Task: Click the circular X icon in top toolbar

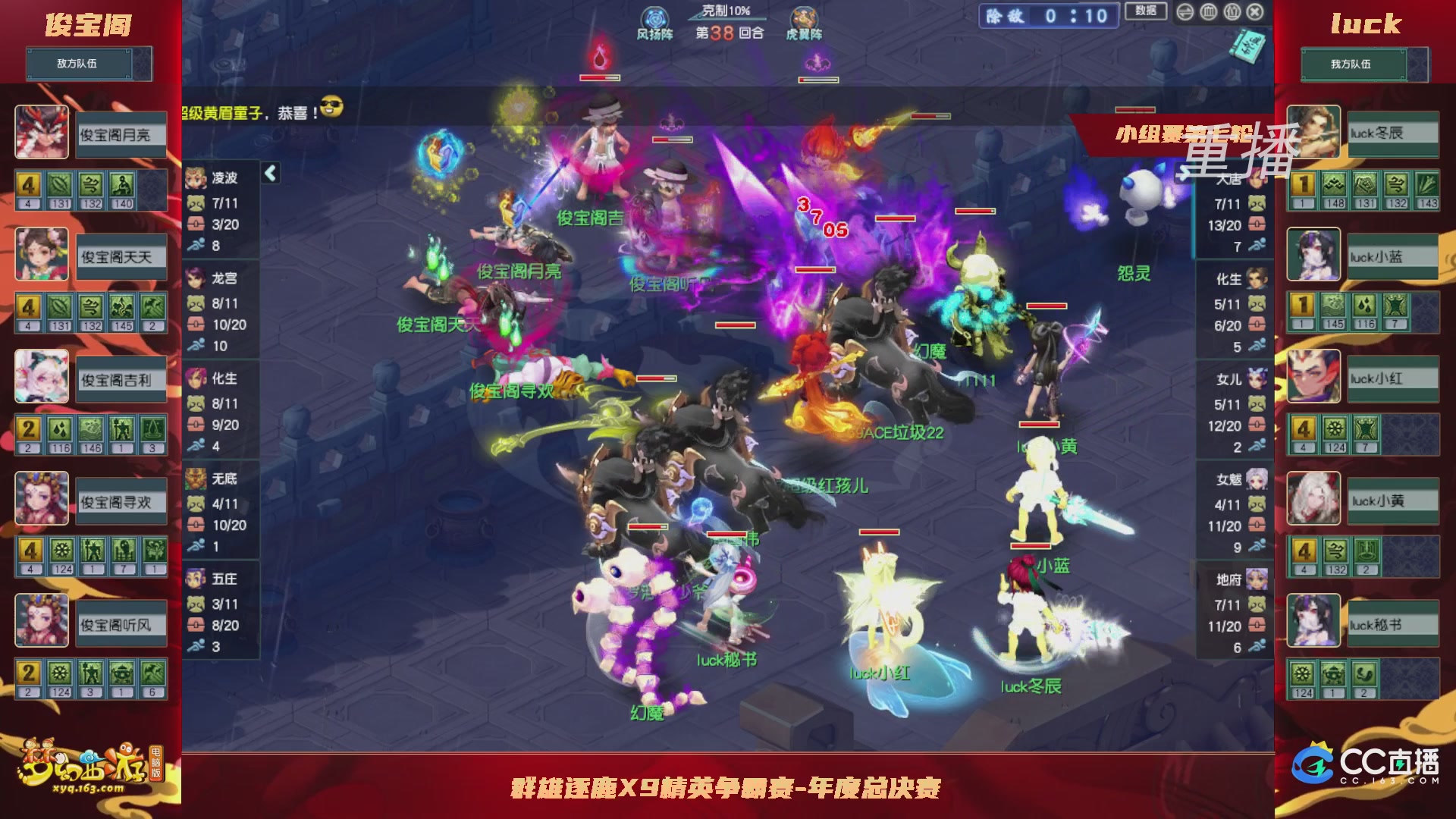Action: 1255,12
